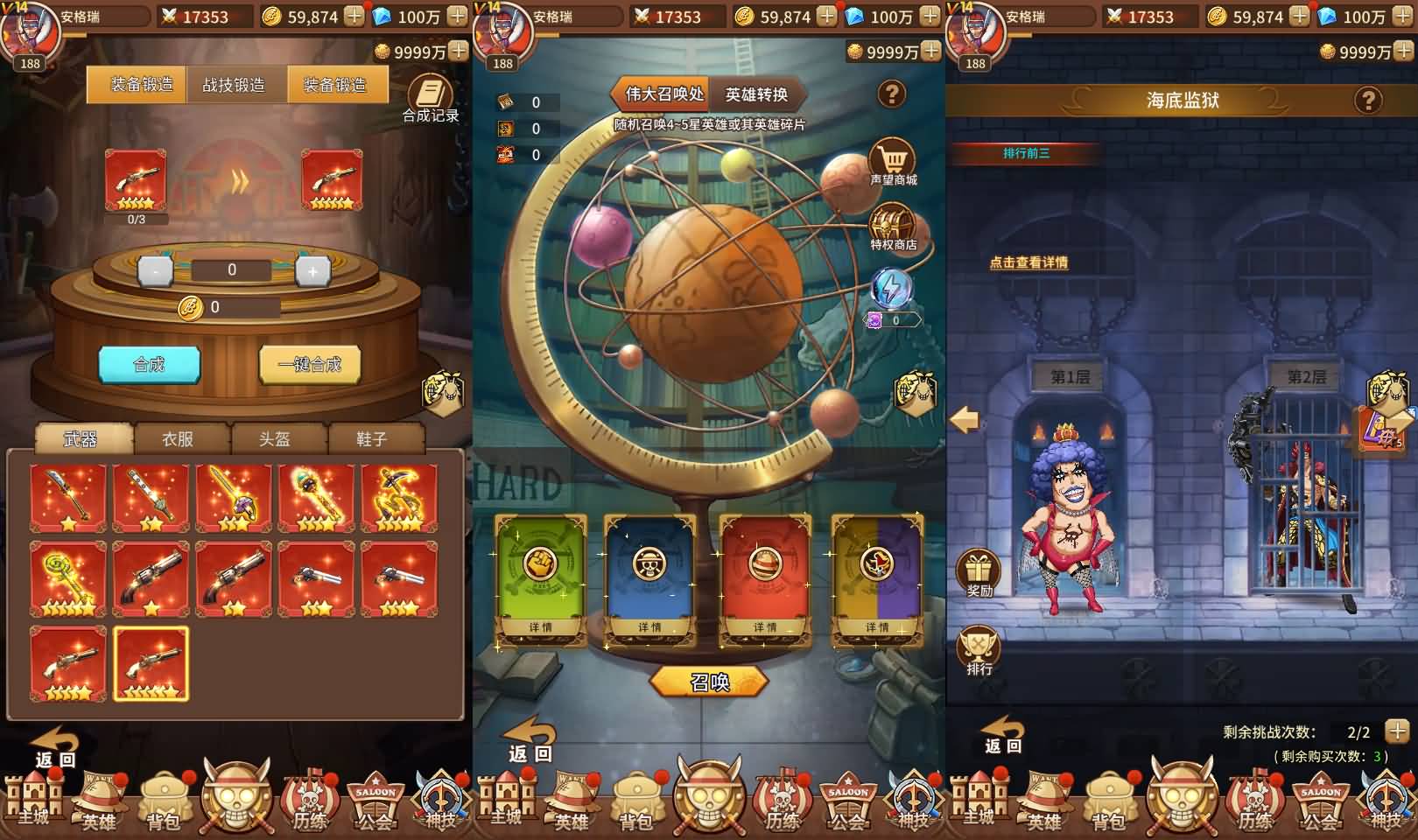Open the 排行 ranking icon

(979, 652)
